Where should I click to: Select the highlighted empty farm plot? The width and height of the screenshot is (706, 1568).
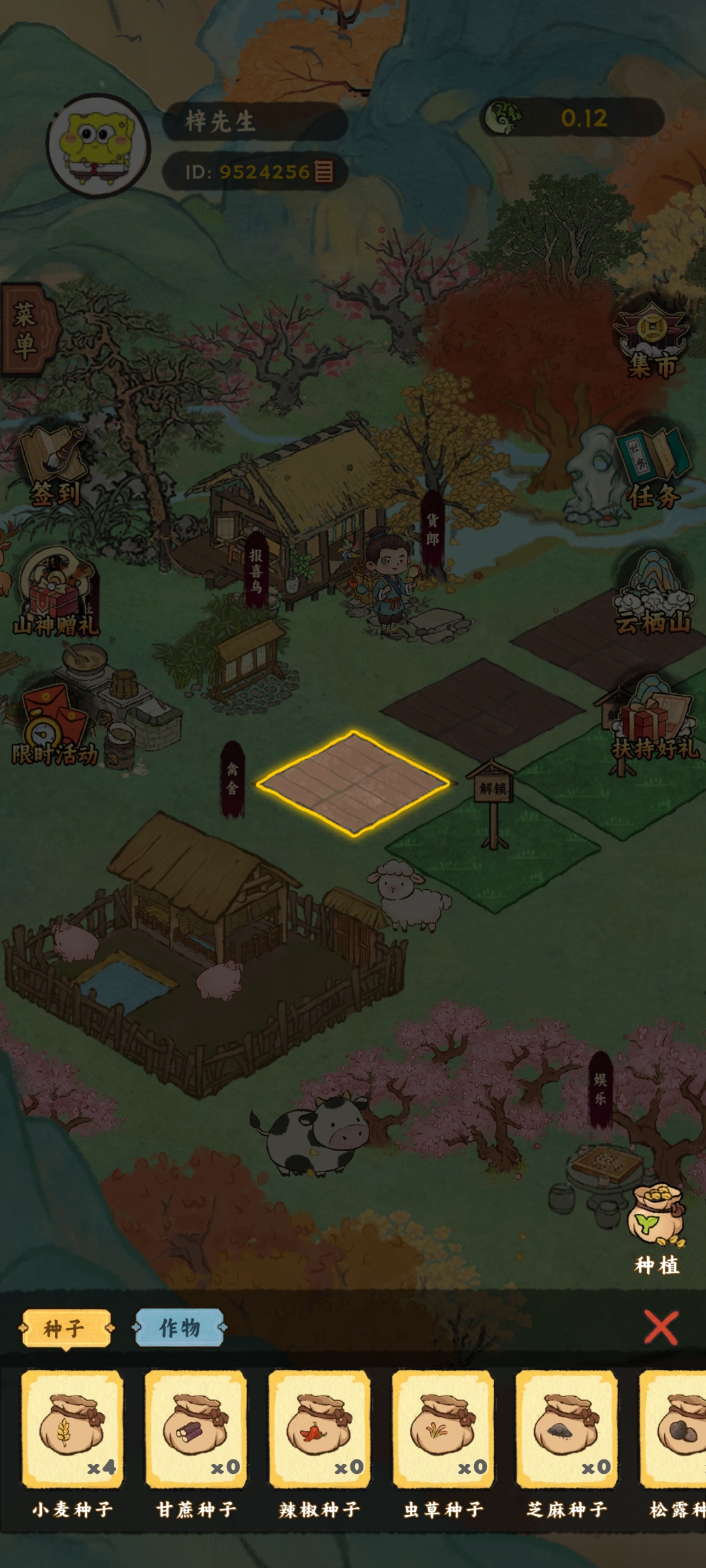[x=353, y=783]
